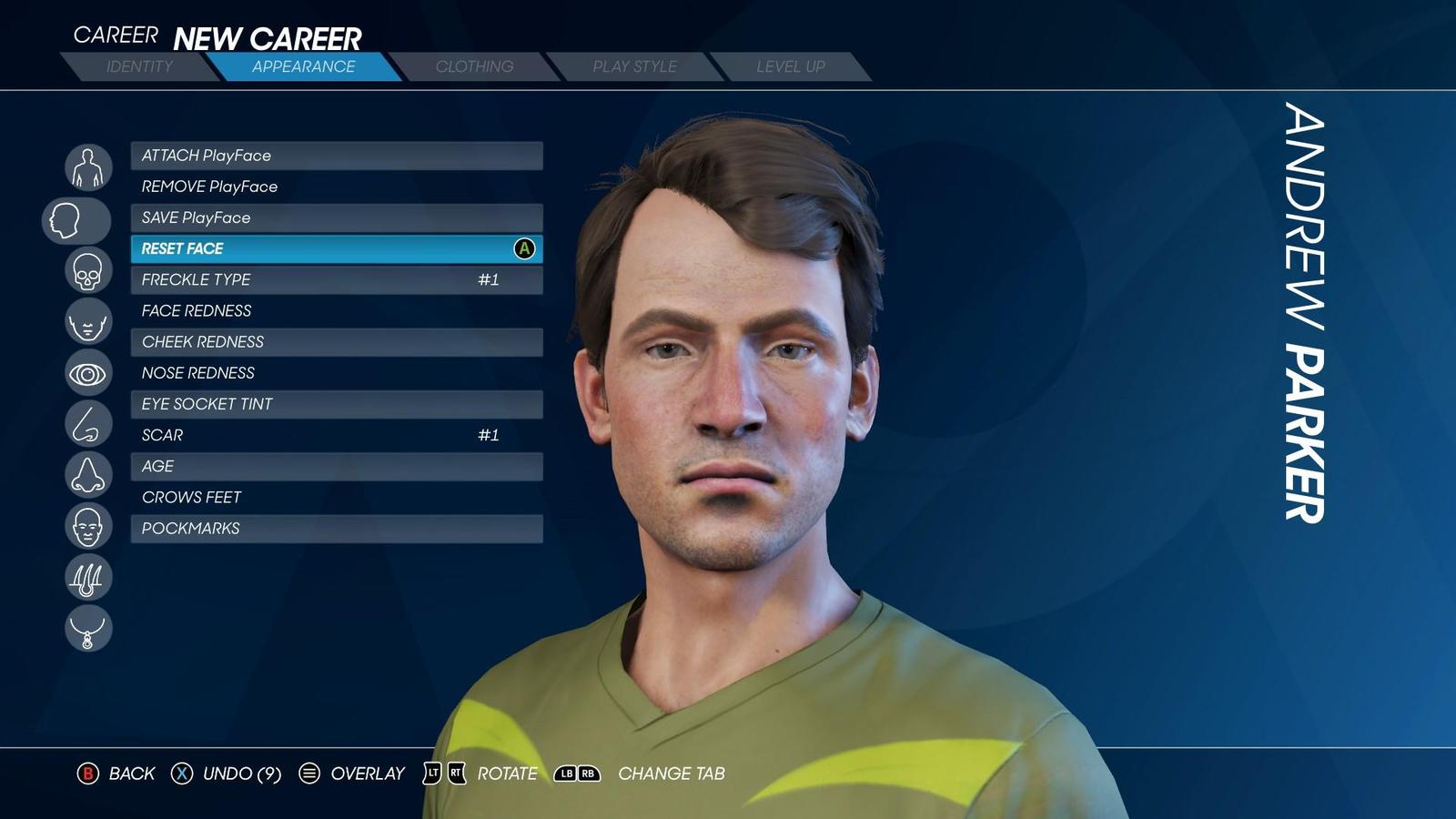This screenshot has height=819, width=1456.
Task: Open the eye category icon
Action: pos(88,373)
